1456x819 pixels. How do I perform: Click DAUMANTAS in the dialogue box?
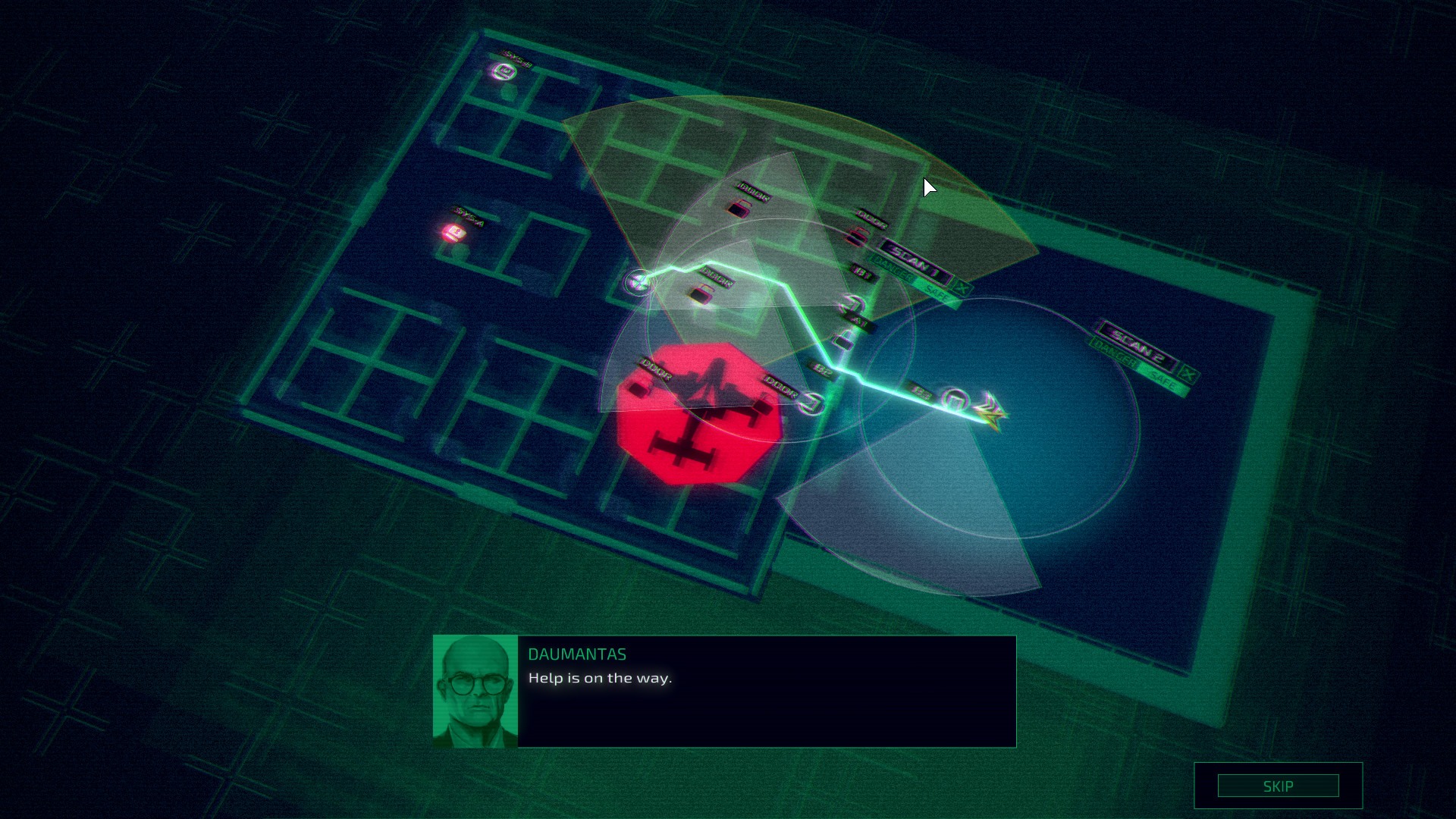578,654
